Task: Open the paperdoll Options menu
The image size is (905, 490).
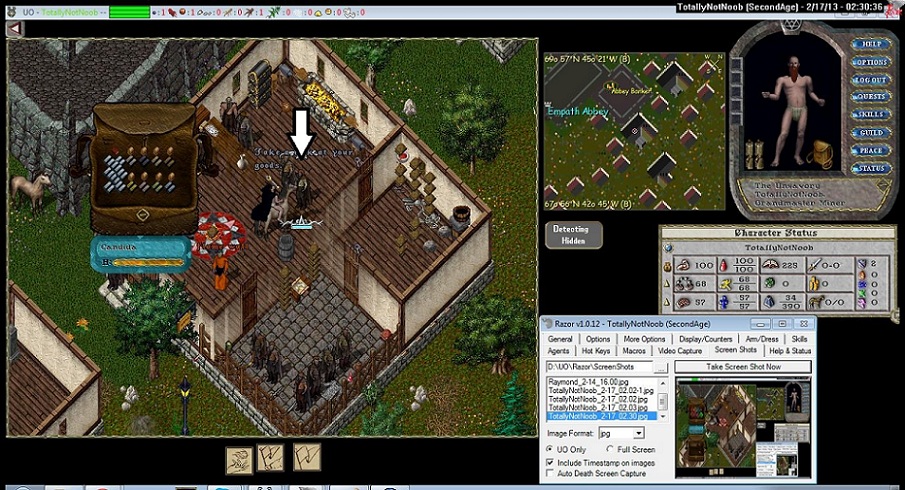Action: (870, 62)
